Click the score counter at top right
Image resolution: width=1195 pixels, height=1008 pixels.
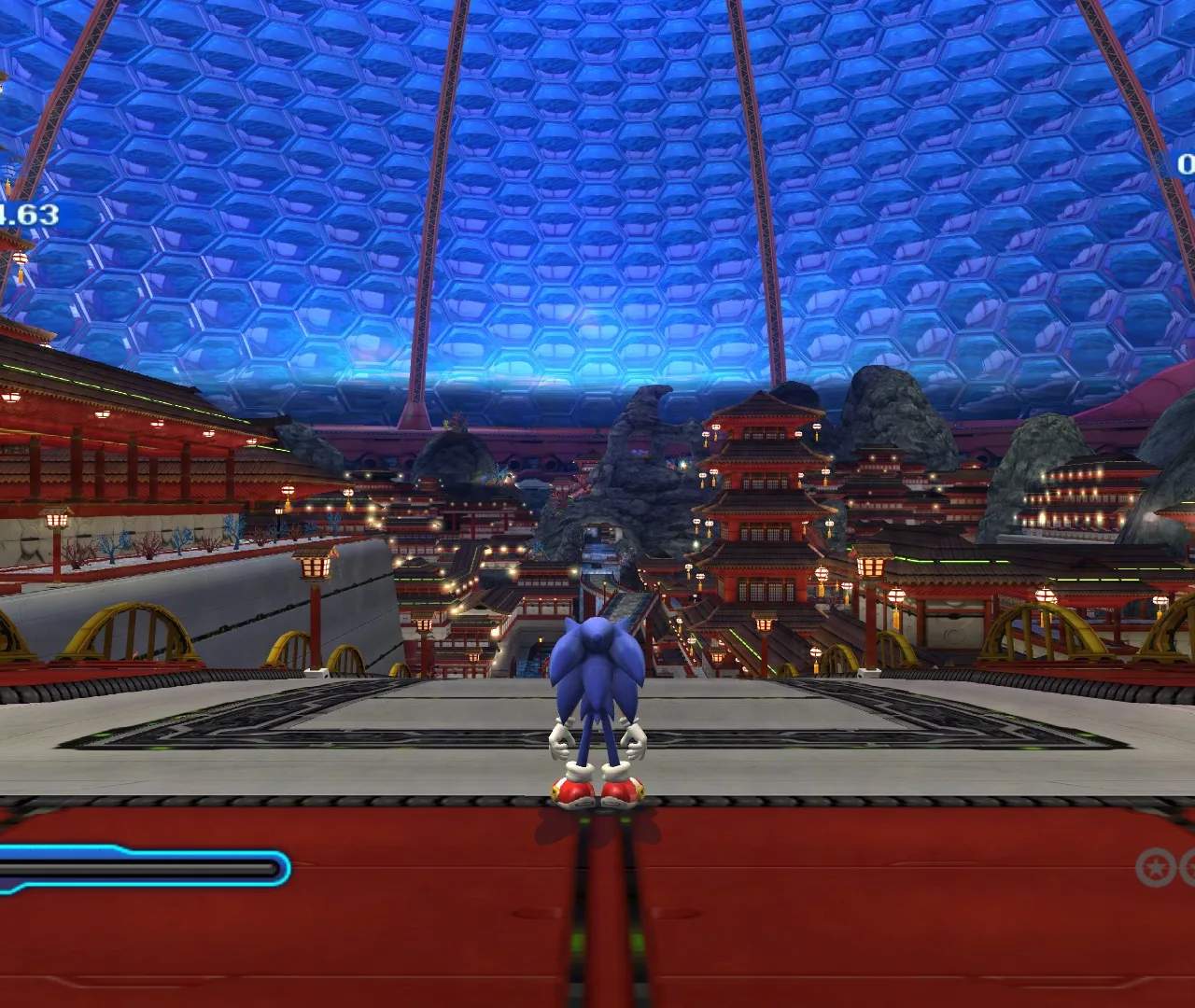pyautogui.click(x=1186, y=163)
